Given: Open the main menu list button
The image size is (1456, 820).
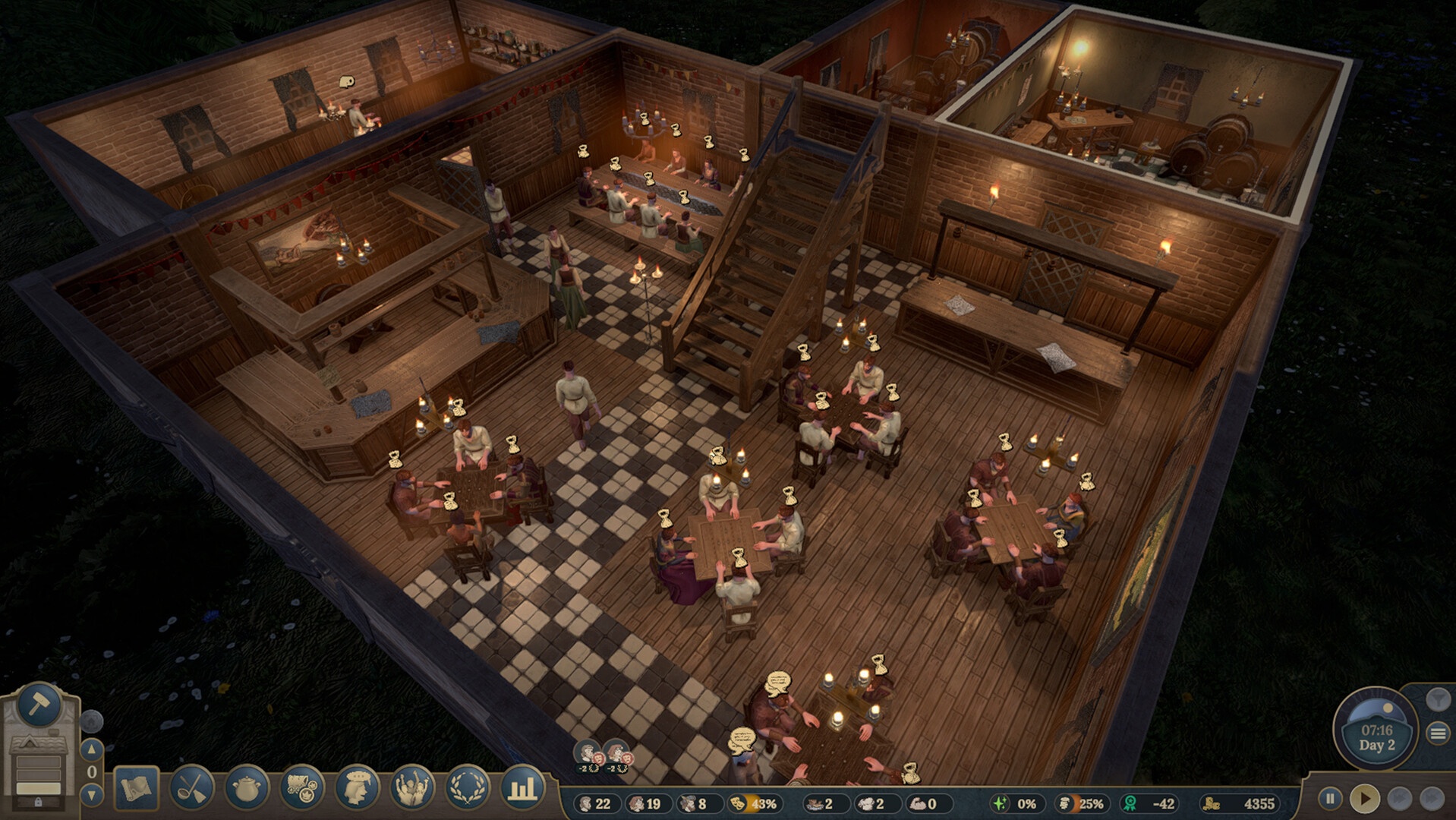Looking at the screenshot, I should pos(1438,733).
